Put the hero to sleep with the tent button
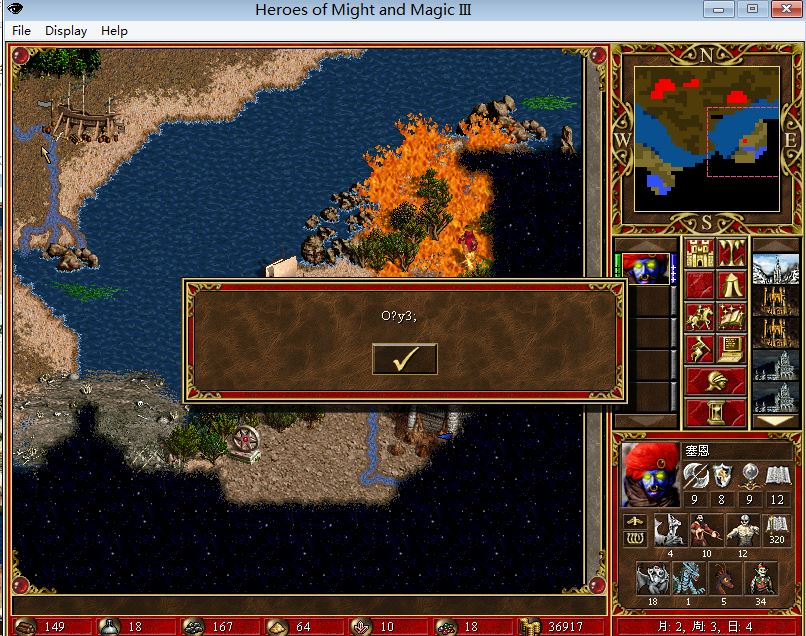The width and height of the screenshot is (806, 636). tap(731, 285)
